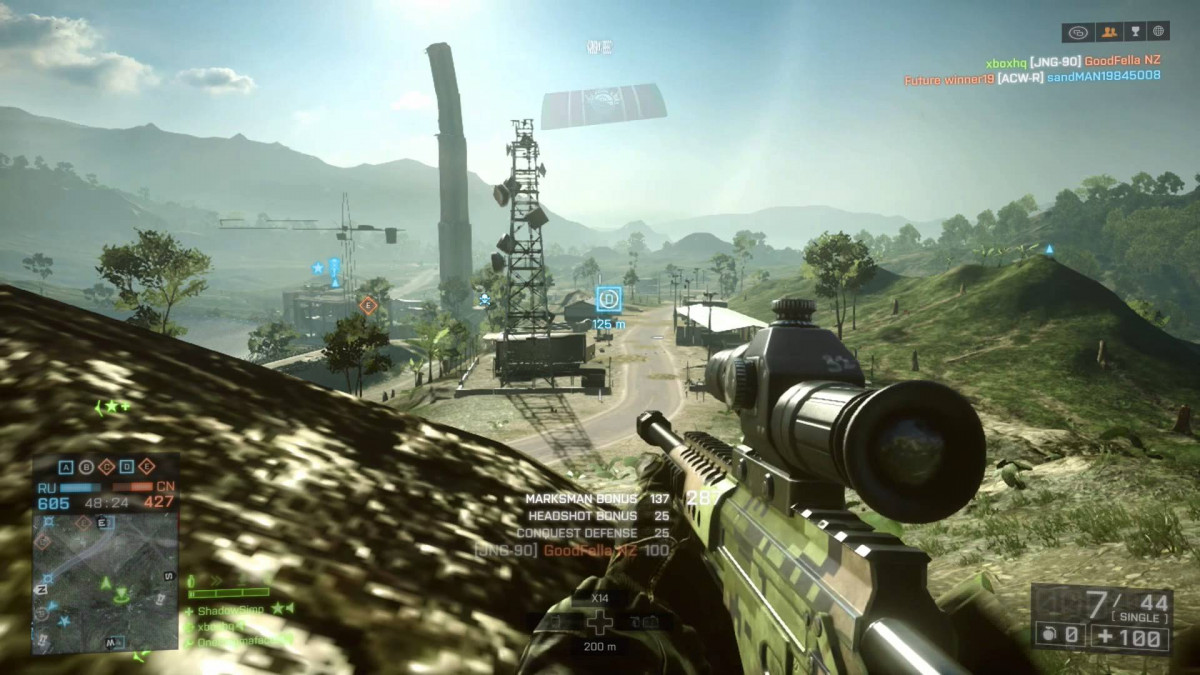Click the blue star squad leader marker
The width and height of the screenshot is (1200, 675).
tap(318, 268)
